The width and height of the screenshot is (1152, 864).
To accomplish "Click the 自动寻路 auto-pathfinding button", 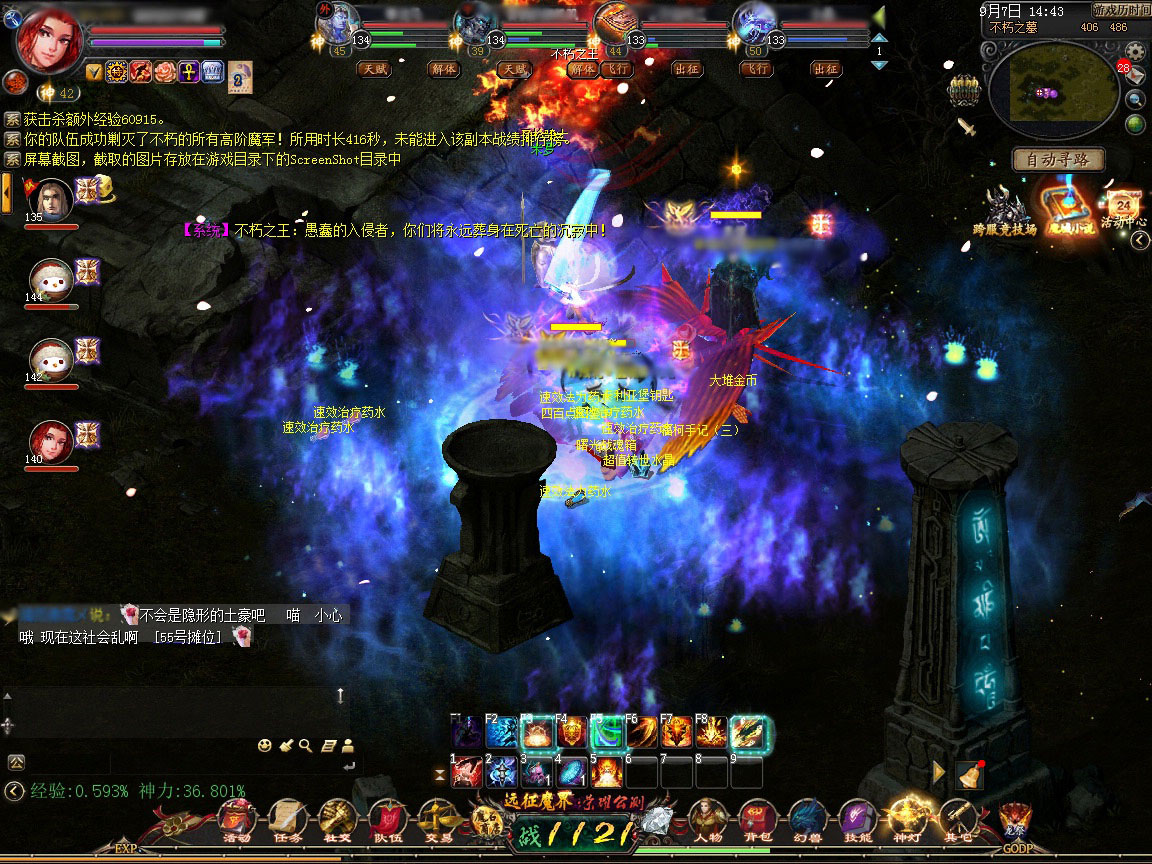I will [1058, 159].
